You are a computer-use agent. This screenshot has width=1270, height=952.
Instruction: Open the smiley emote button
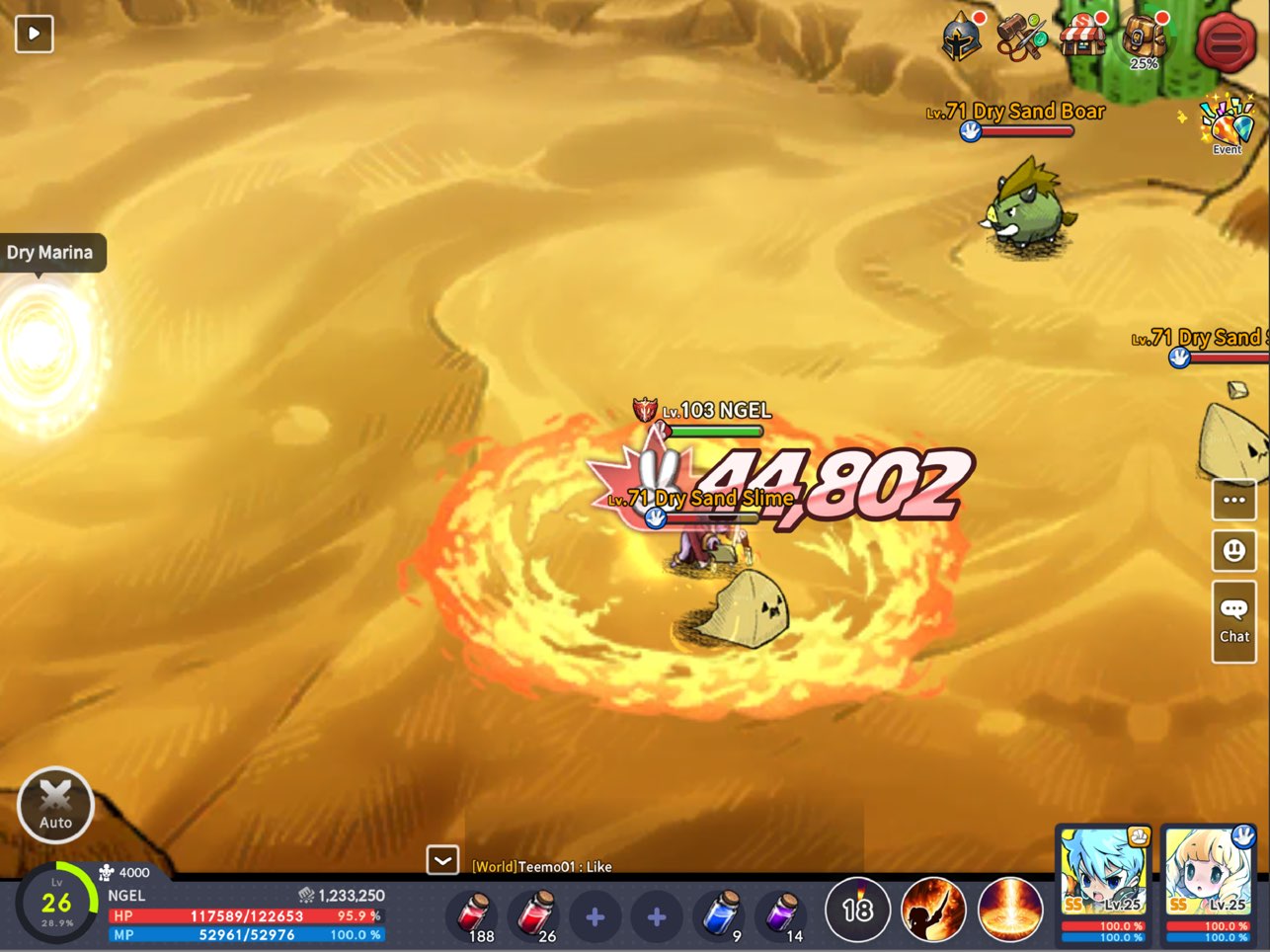1233,550
